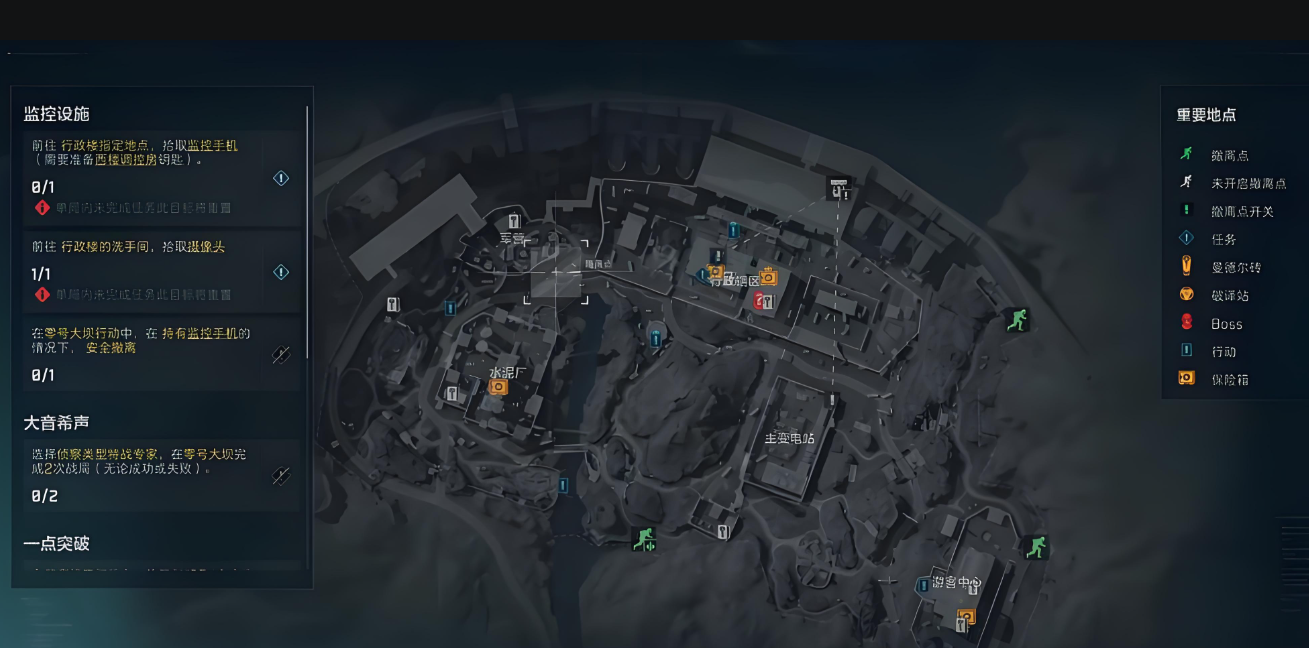Select the orange safe marker at 水泥厂

[497, 385]
